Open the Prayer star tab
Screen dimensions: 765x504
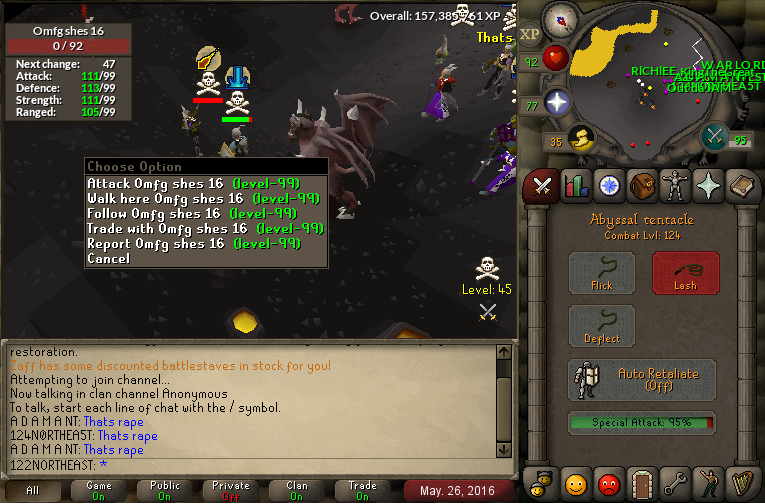tap(707, 185)
